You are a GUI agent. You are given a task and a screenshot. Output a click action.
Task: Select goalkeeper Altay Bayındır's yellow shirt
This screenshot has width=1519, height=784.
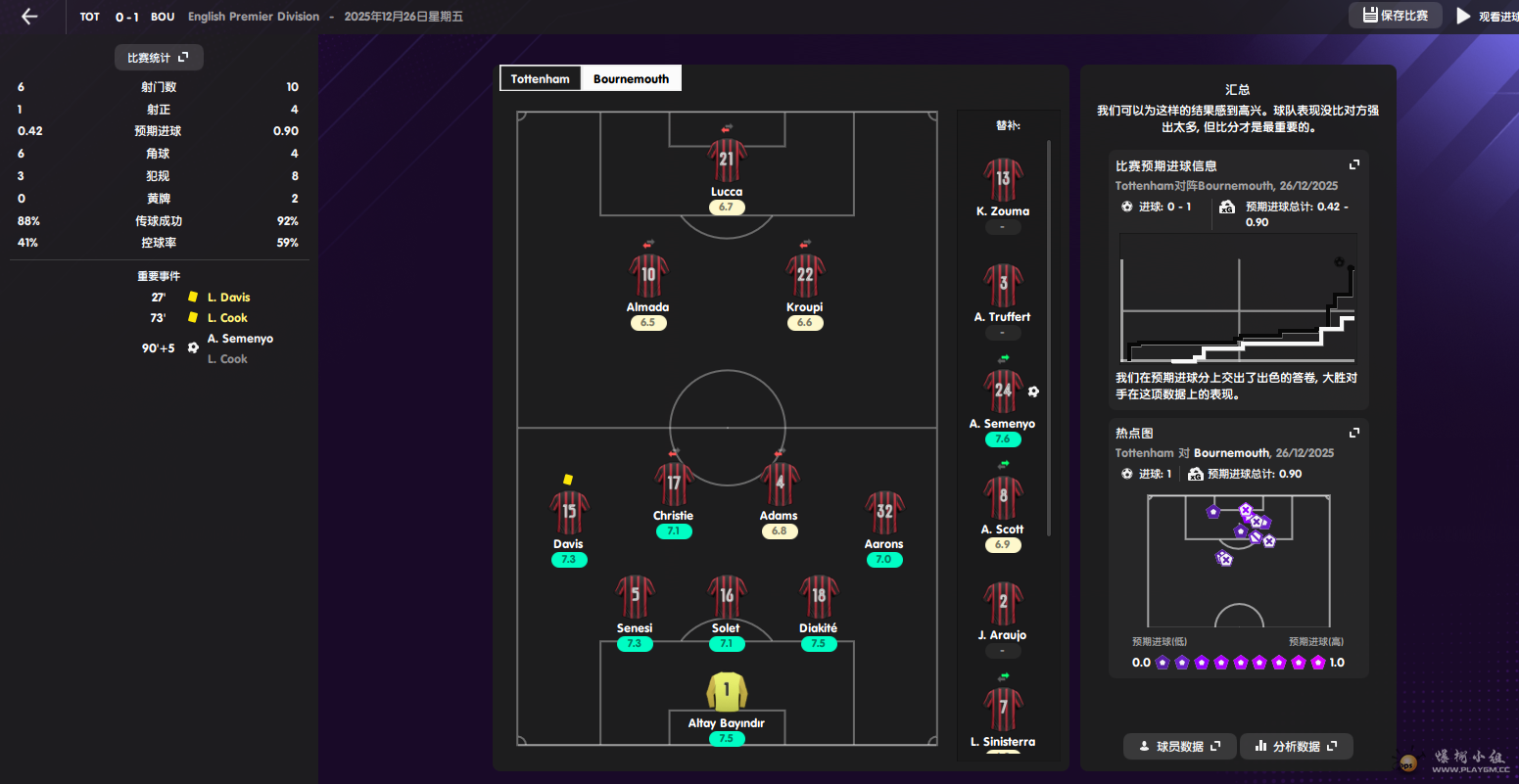[726, 692]
